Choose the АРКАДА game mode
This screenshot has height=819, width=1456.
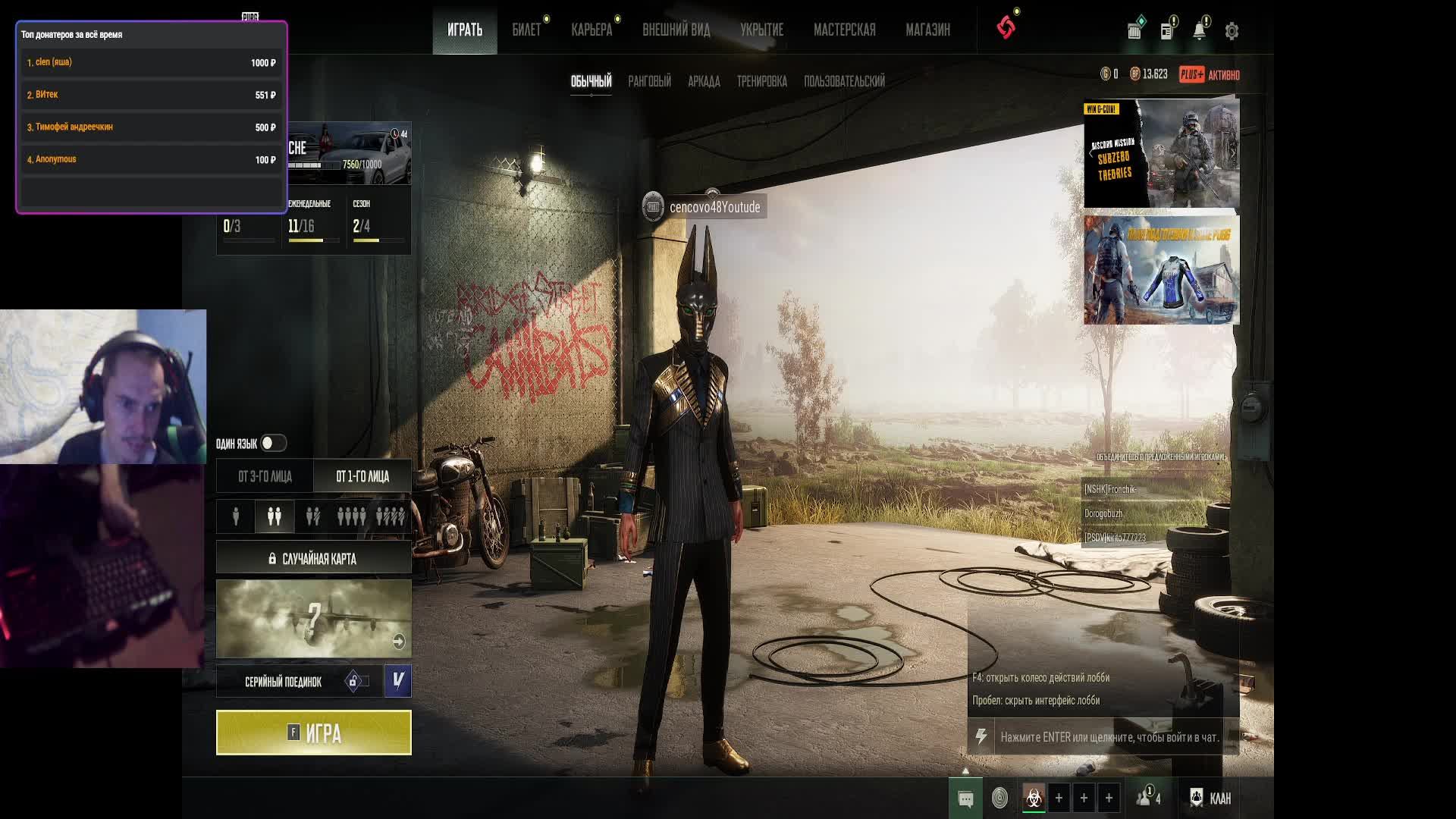pyautogui.click(x=704, y=81)
